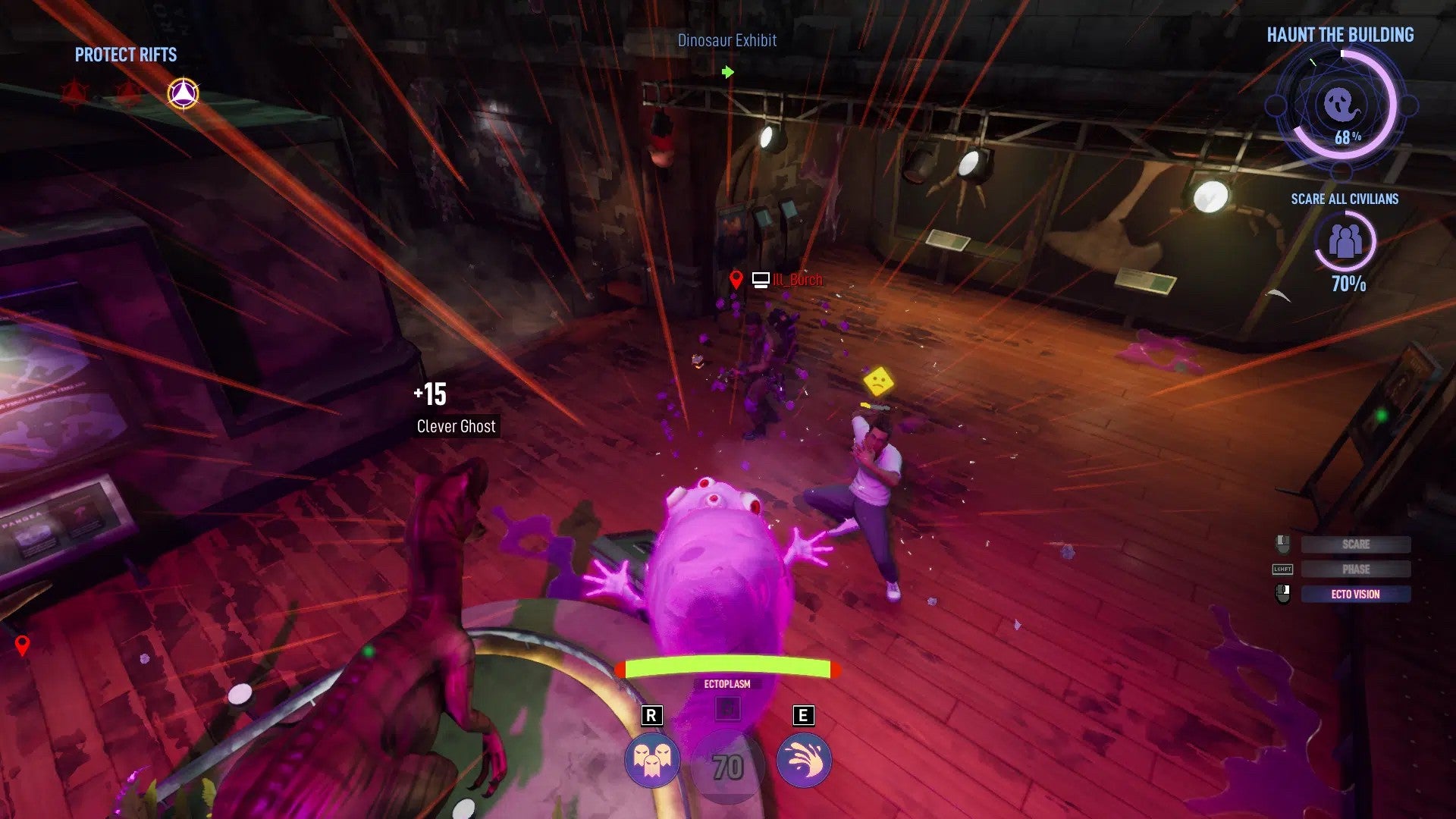
Task: Select the E ectoplasm splash ability icon
Action: pyautogui.click(x=802, y=761)
